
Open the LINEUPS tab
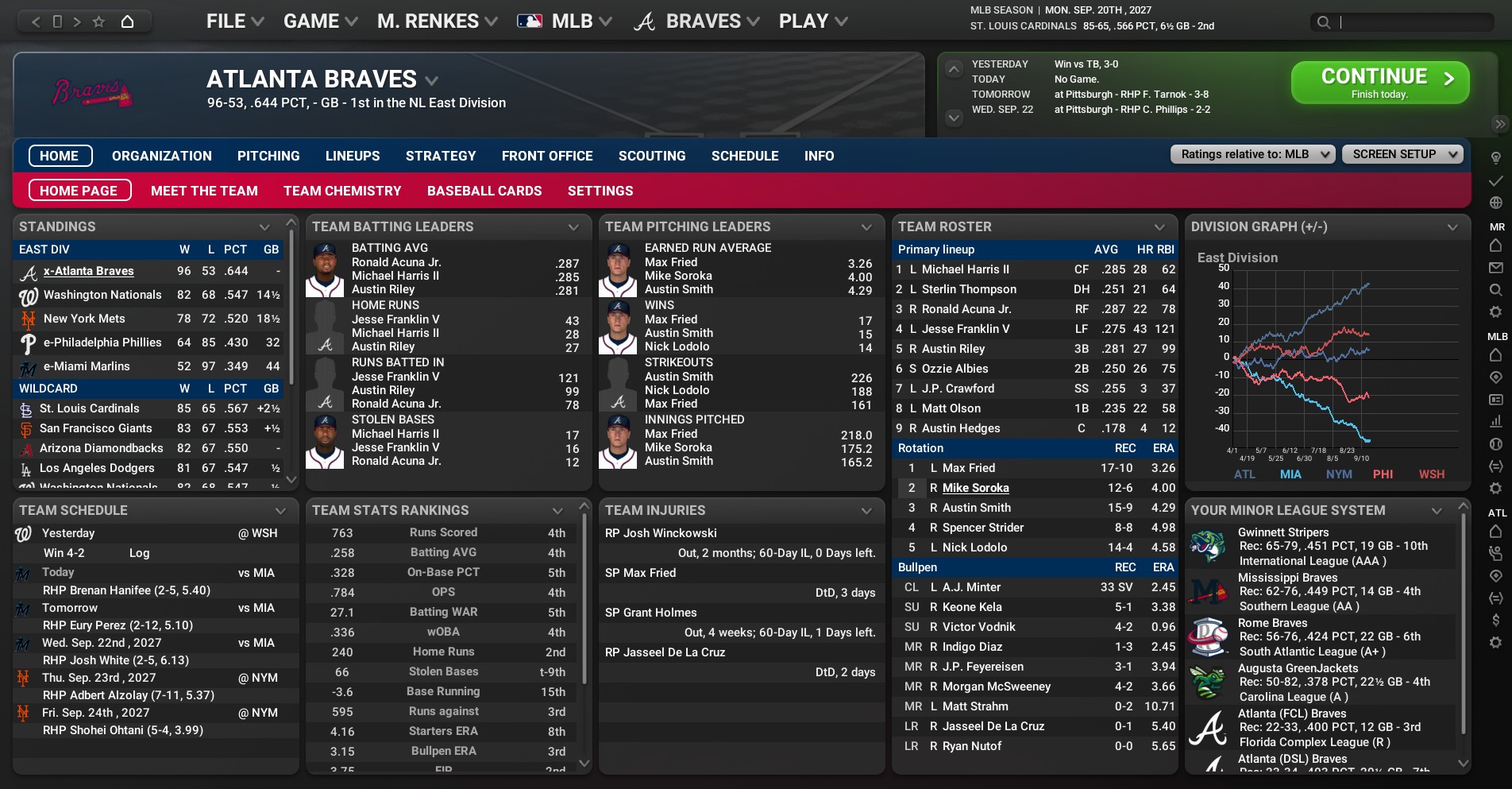coord(353,156)
